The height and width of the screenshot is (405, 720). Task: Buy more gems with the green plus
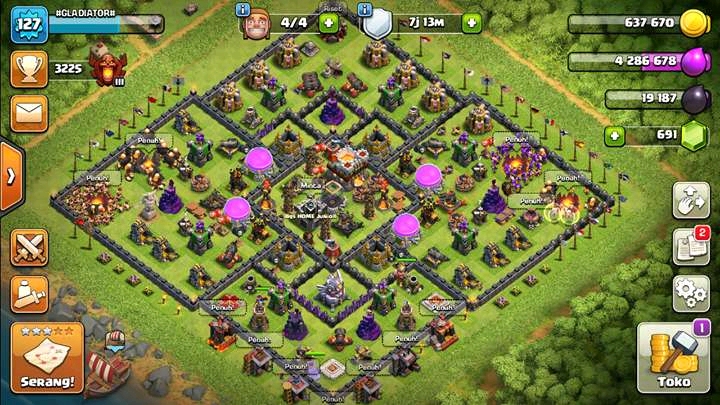615,135
